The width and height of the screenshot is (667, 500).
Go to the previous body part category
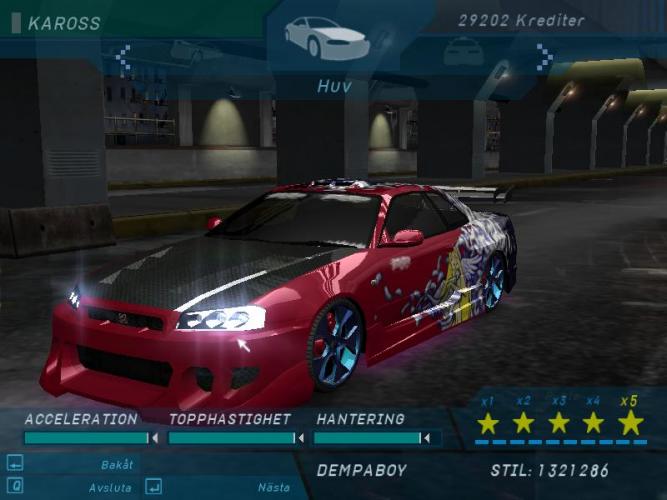pyautogui.click(x=123, y=57)
